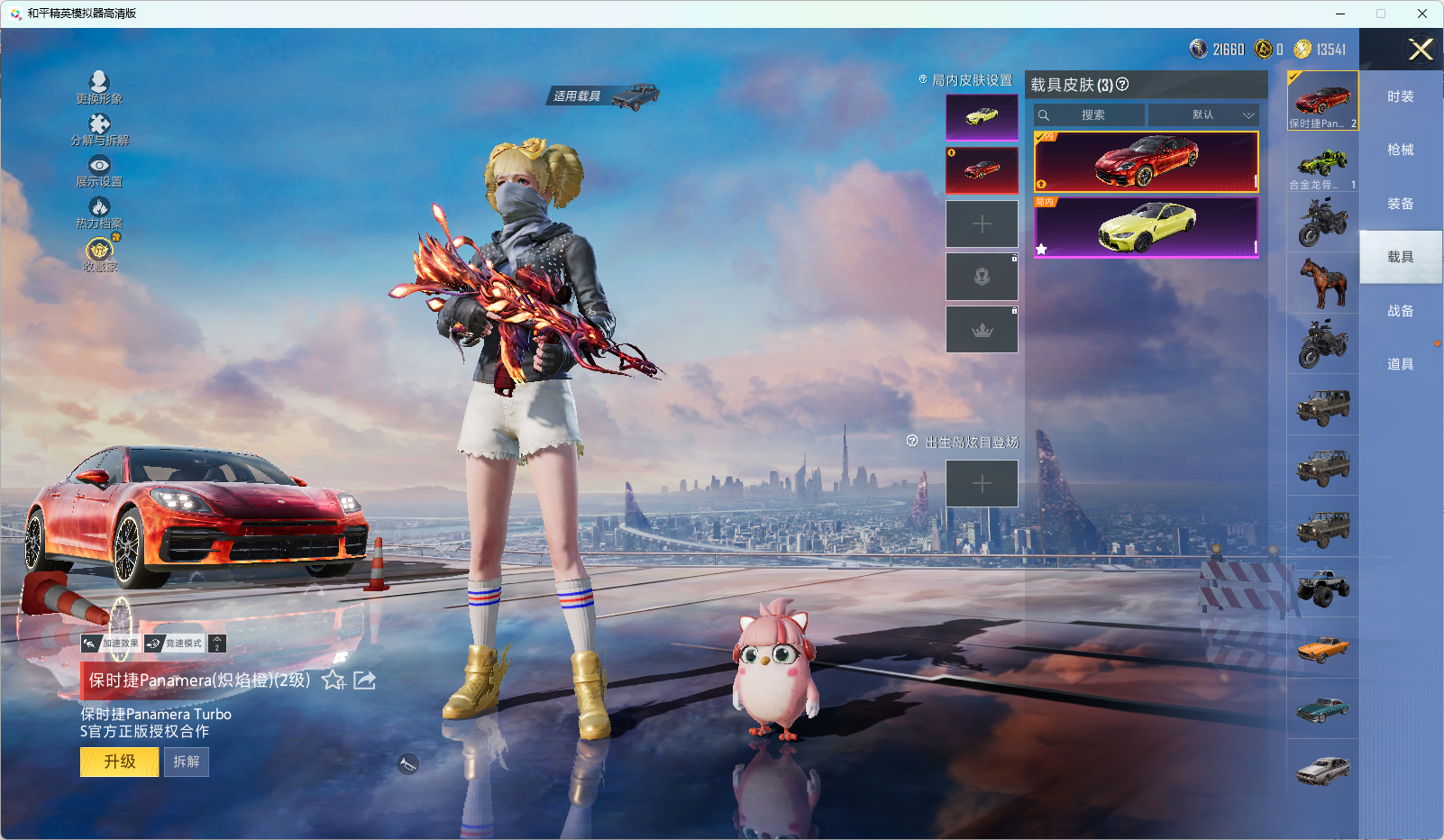
Task: Open the 热力档案 profile
Action: click(99, 213)
